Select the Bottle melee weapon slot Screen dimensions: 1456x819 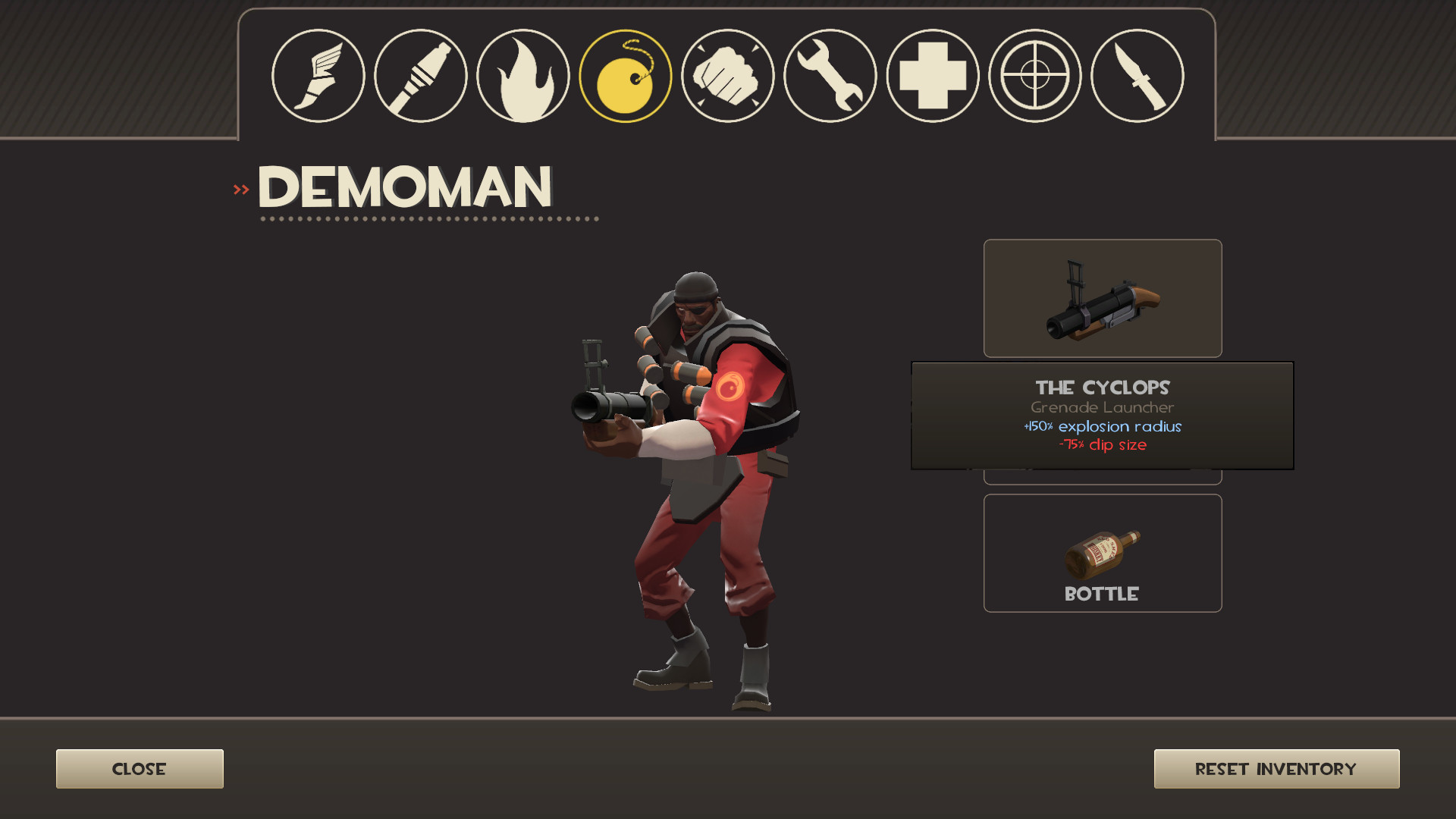(1102, 553)
